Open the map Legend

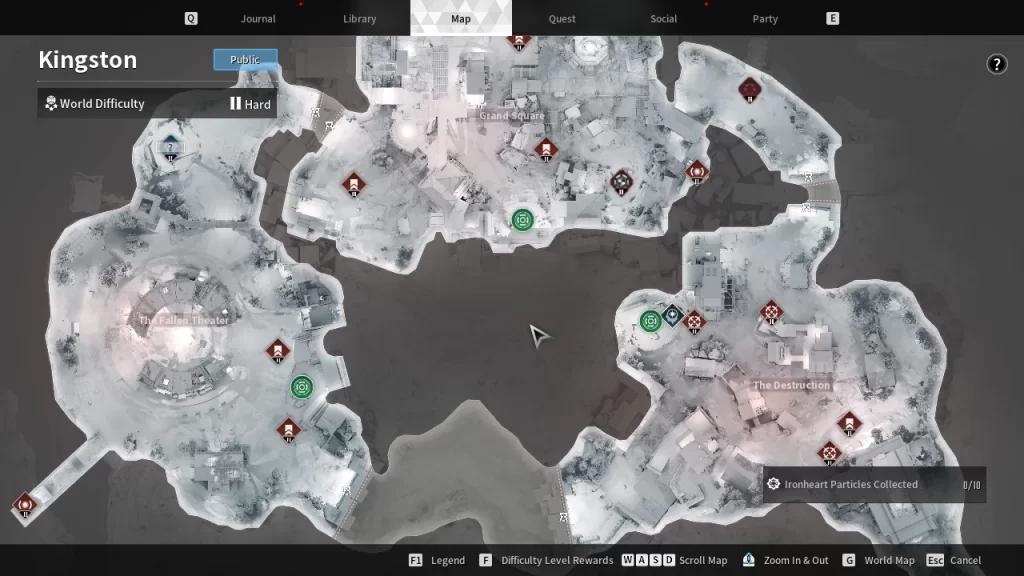coord(446,561)
